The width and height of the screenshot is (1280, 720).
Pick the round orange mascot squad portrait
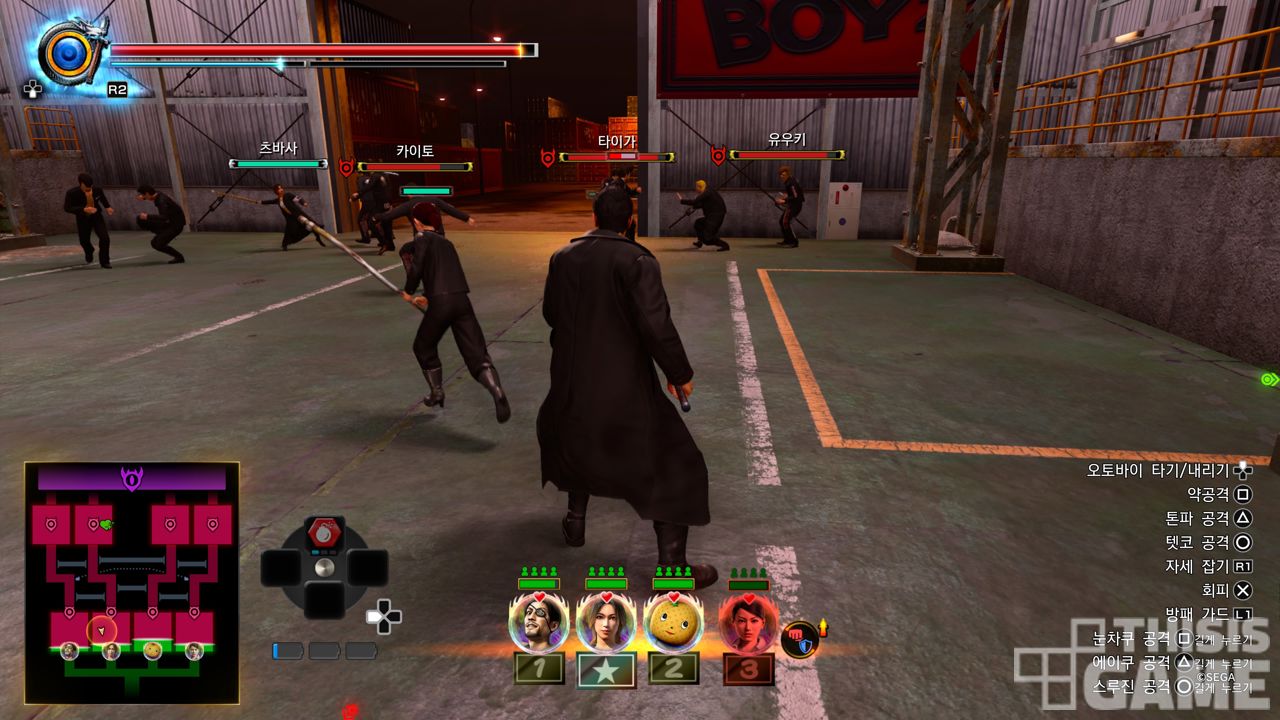click(x=672, y=622)
